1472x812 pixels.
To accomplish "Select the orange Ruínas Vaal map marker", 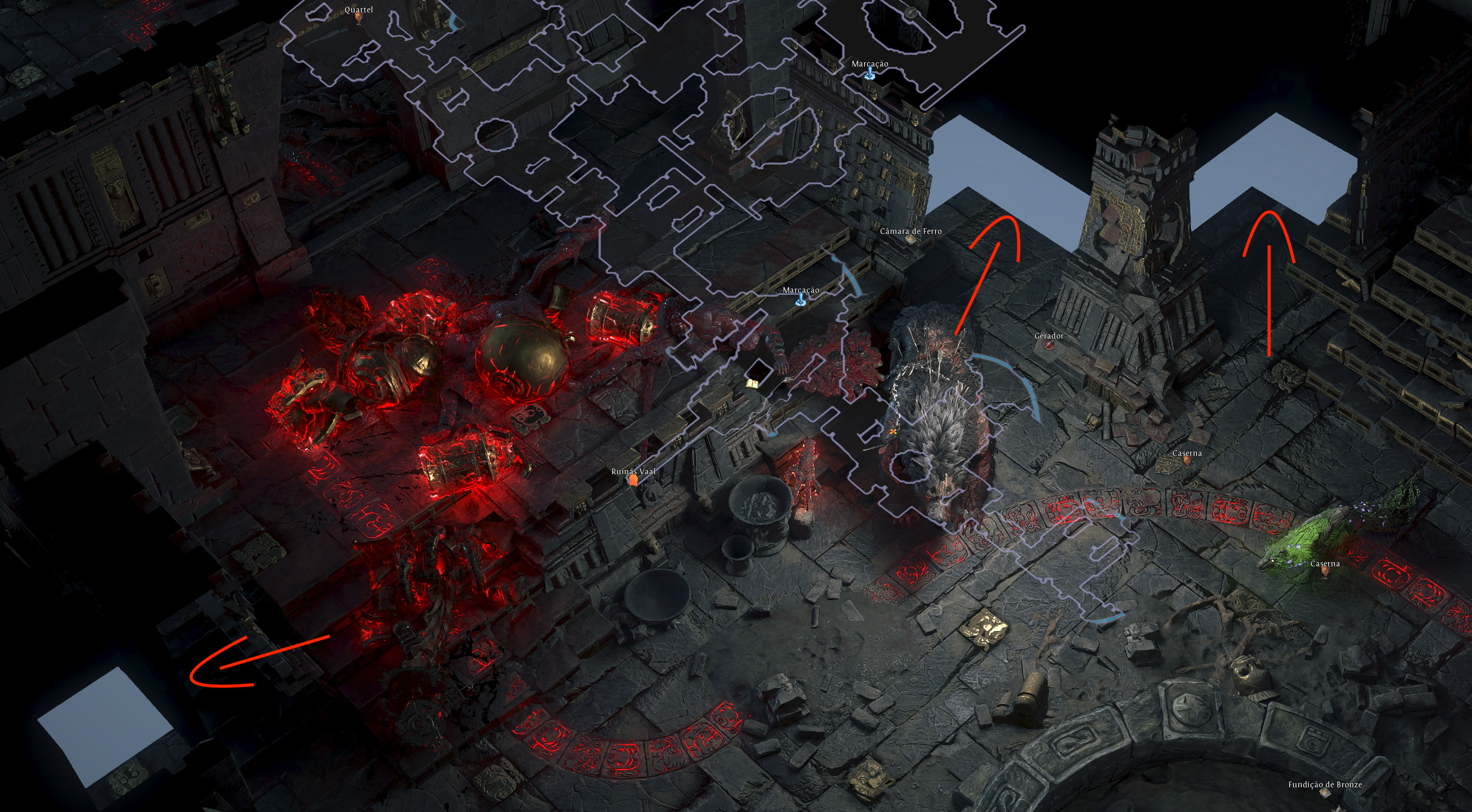I will [x=633, y=481].
